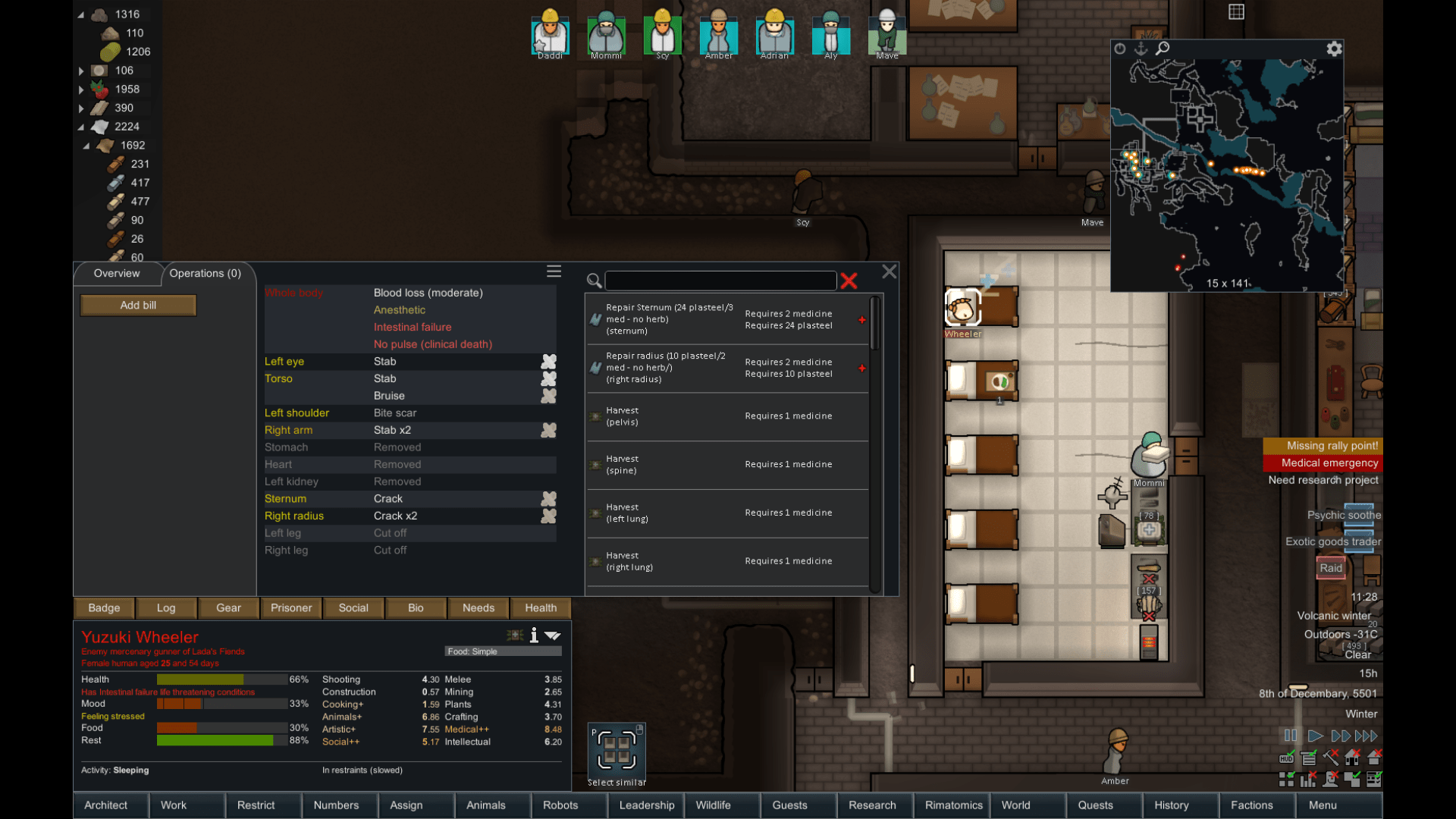The height and width of the screenshot is (819, 1456).
Task: Expand the resource category showing 106
Action: tap(81, 70)
